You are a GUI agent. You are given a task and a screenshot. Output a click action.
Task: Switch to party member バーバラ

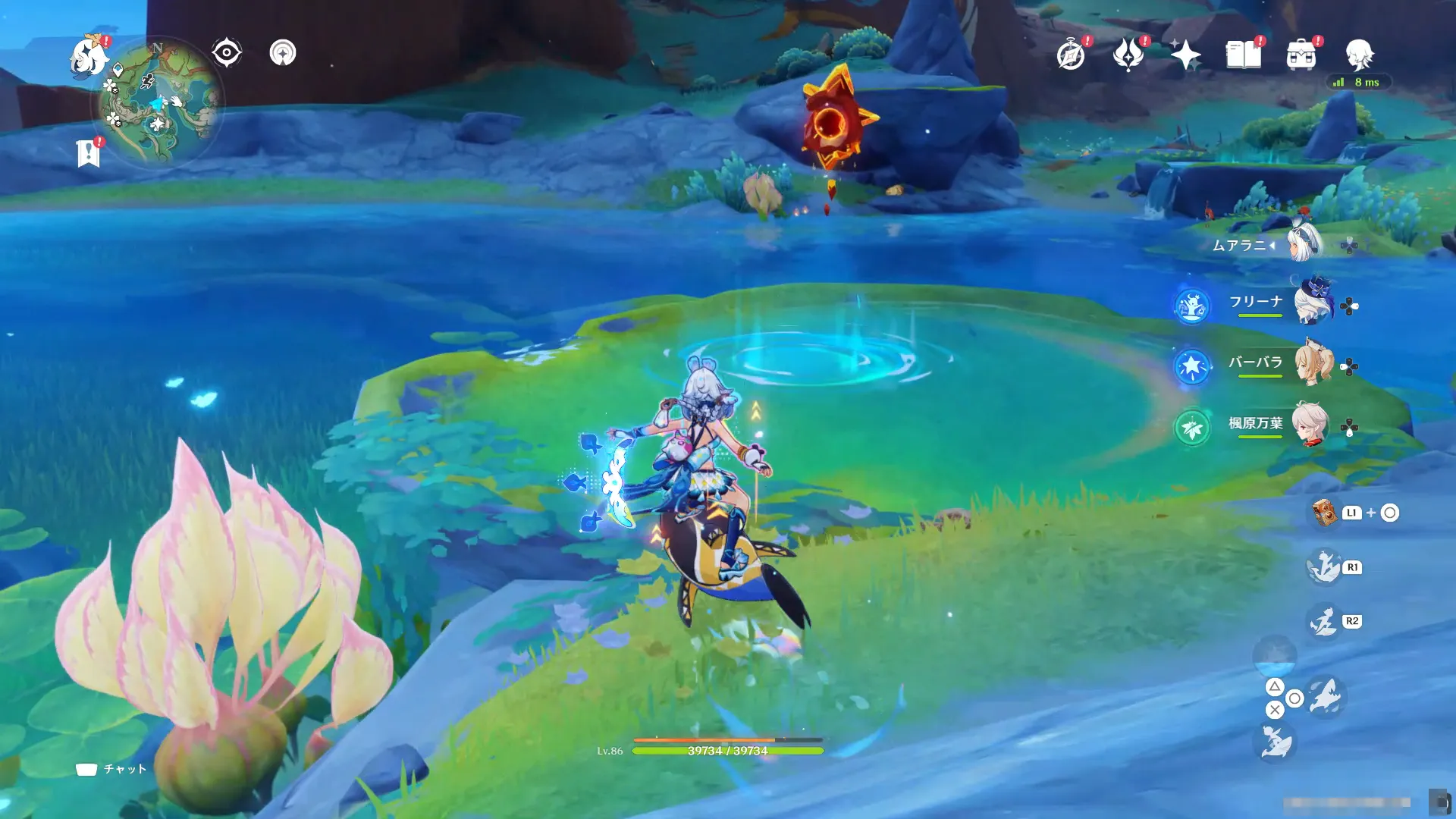point(1313,364)
